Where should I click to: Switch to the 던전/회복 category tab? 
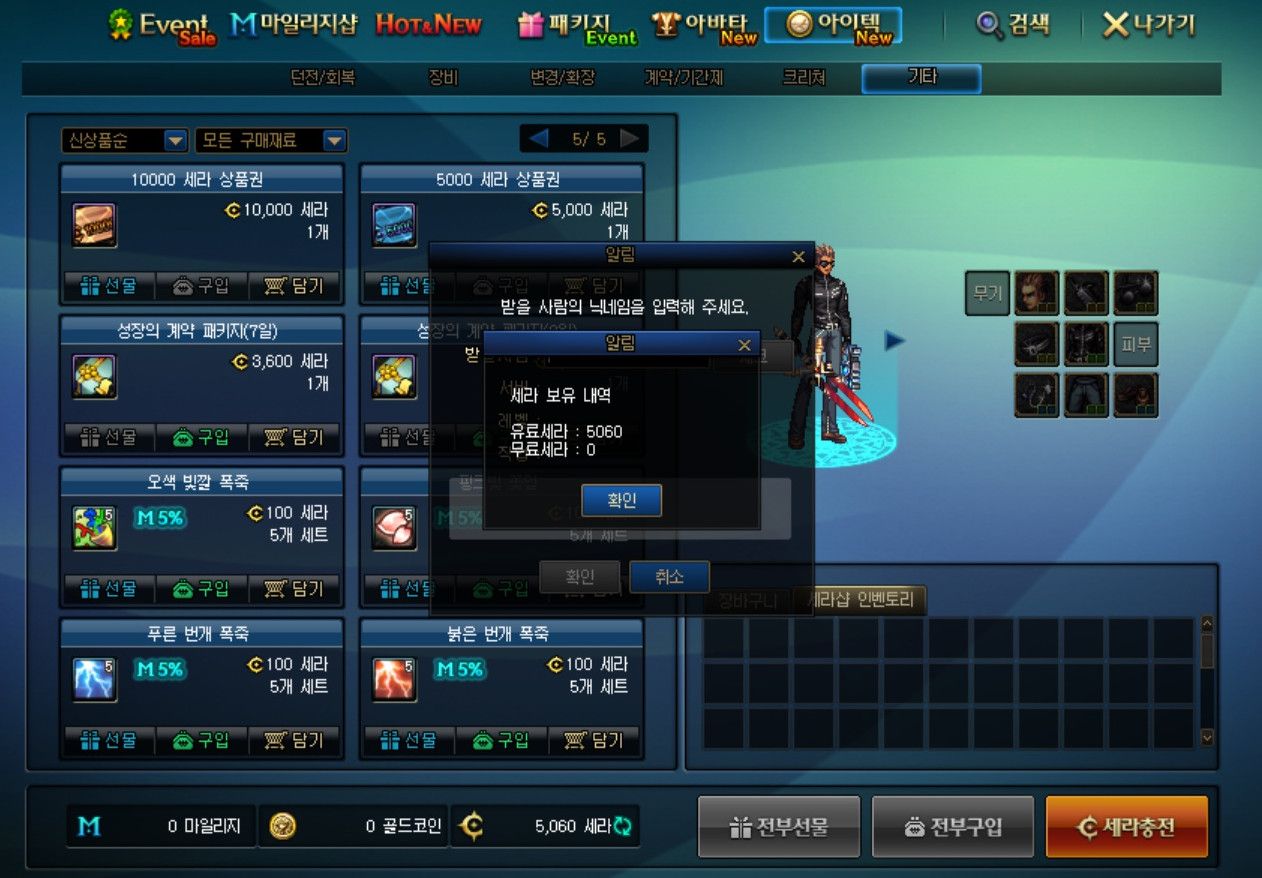point(322,77)
